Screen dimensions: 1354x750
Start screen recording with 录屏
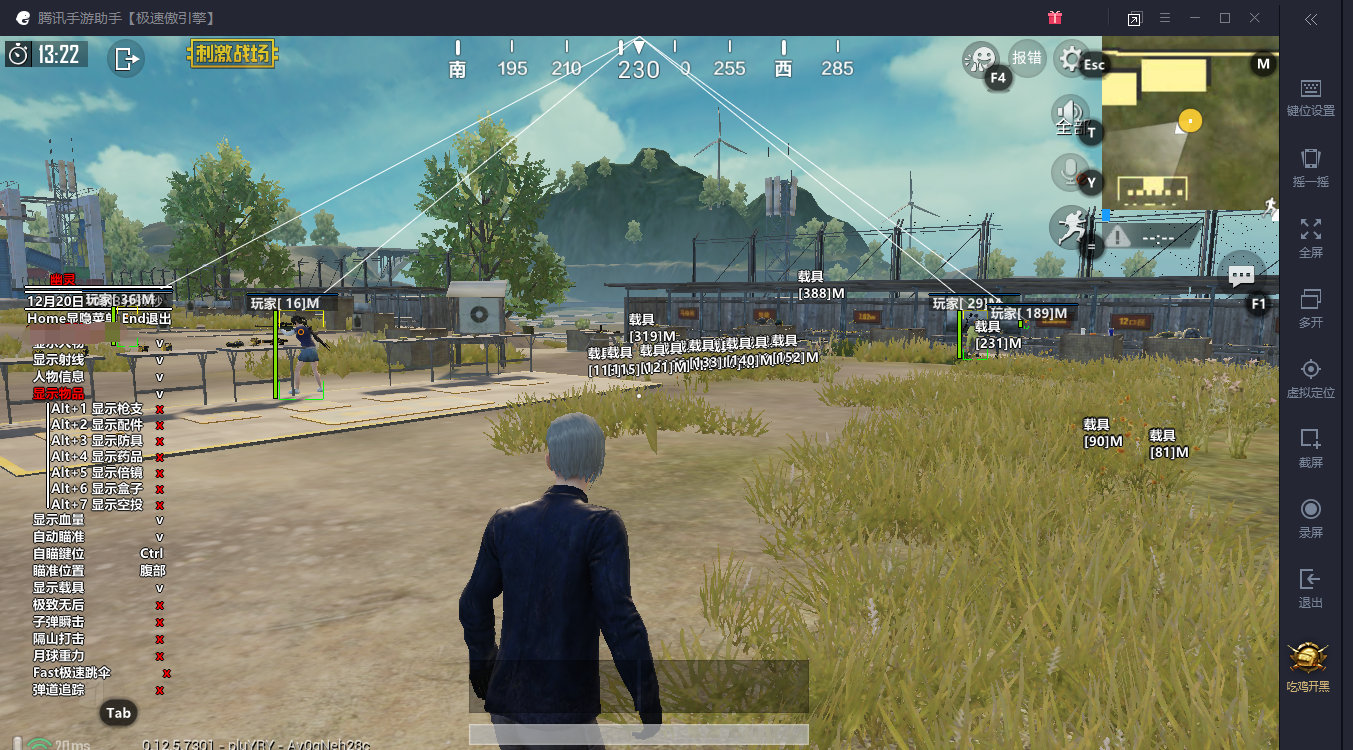coord(1310,518)
